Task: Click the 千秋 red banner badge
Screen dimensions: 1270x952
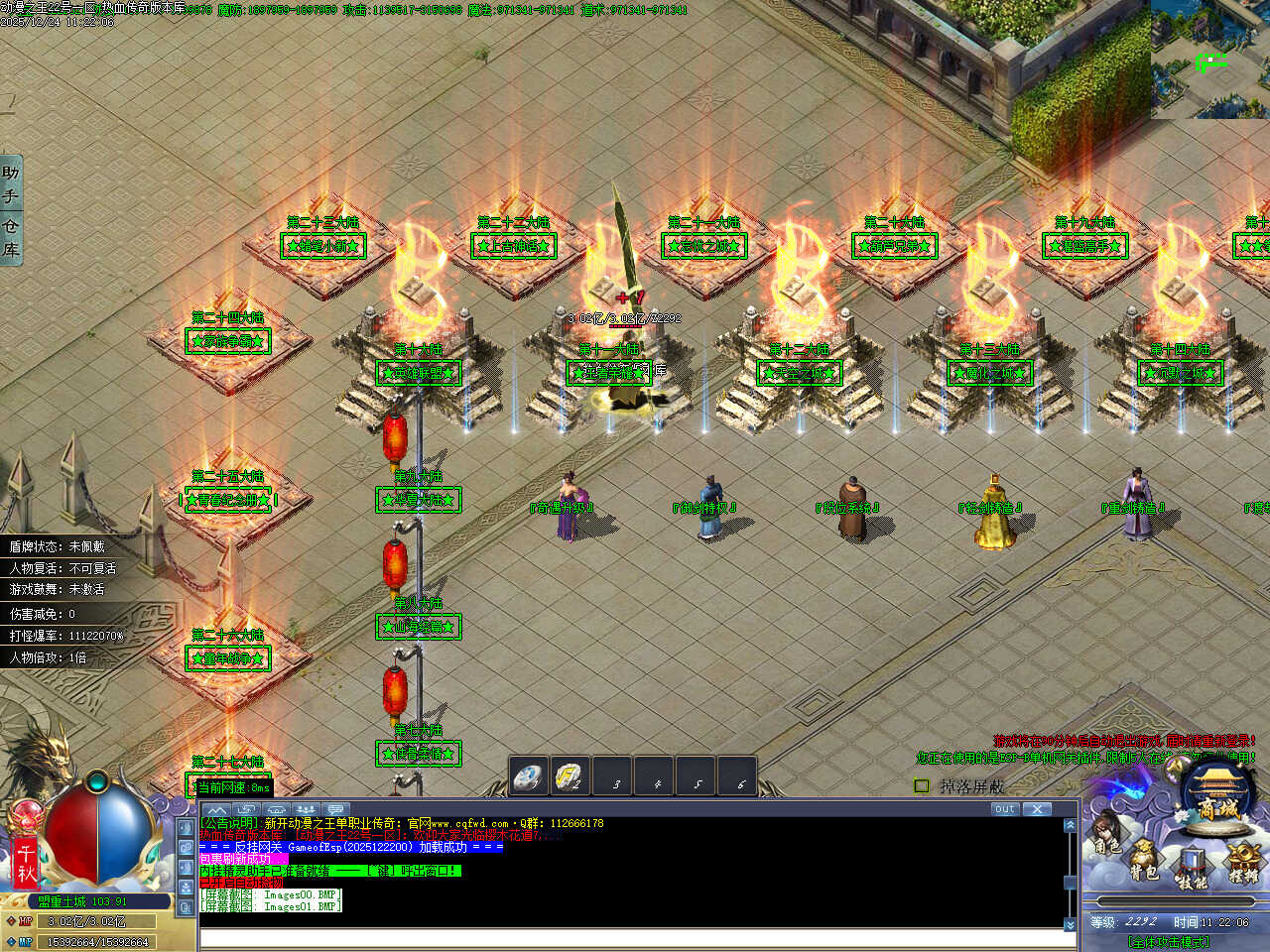Action: pyautogui.click(x=26, y=863)
